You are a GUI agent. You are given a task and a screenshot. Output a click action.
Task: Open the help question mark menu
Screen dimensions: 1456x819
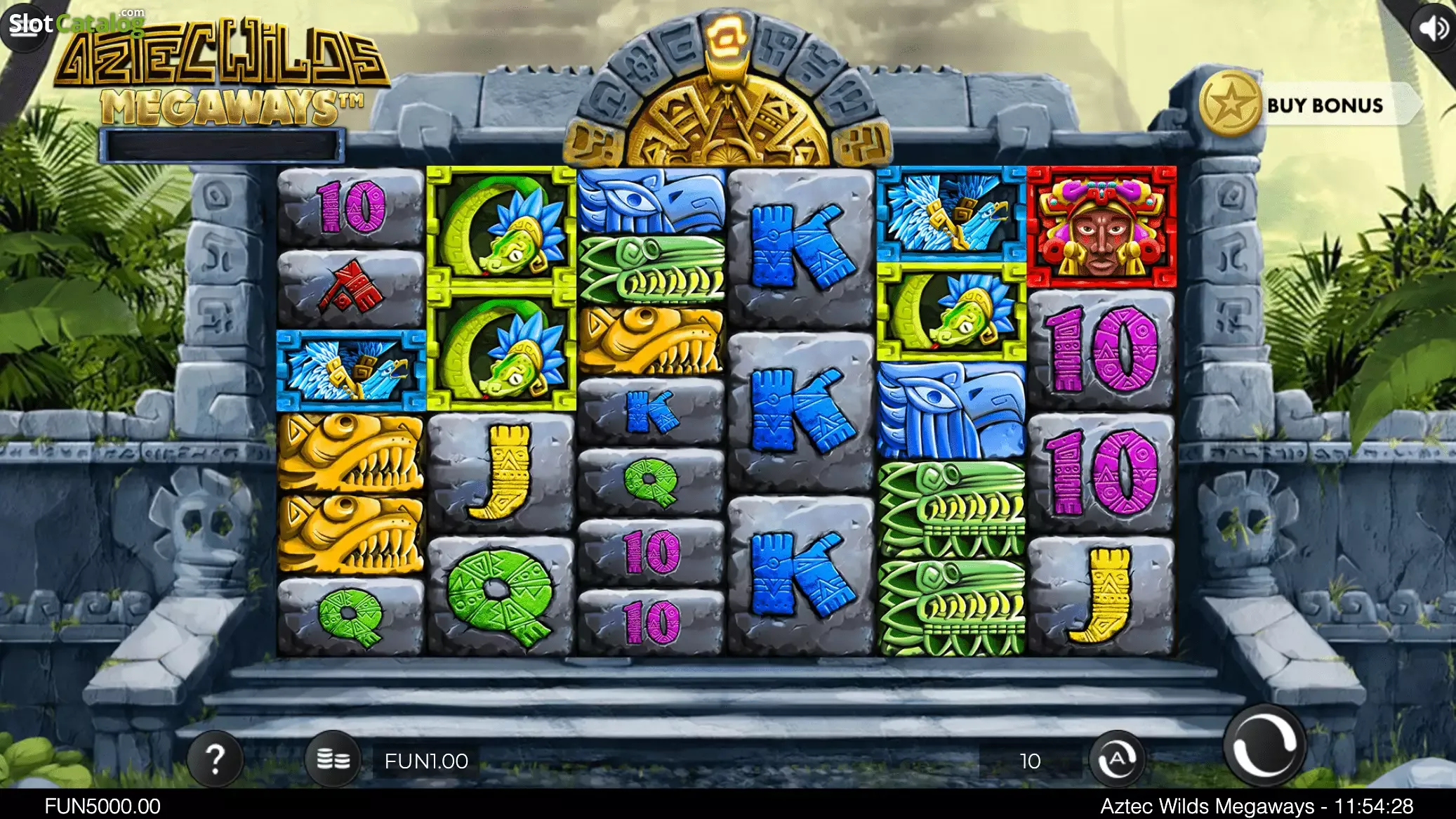tap(216, 759)
